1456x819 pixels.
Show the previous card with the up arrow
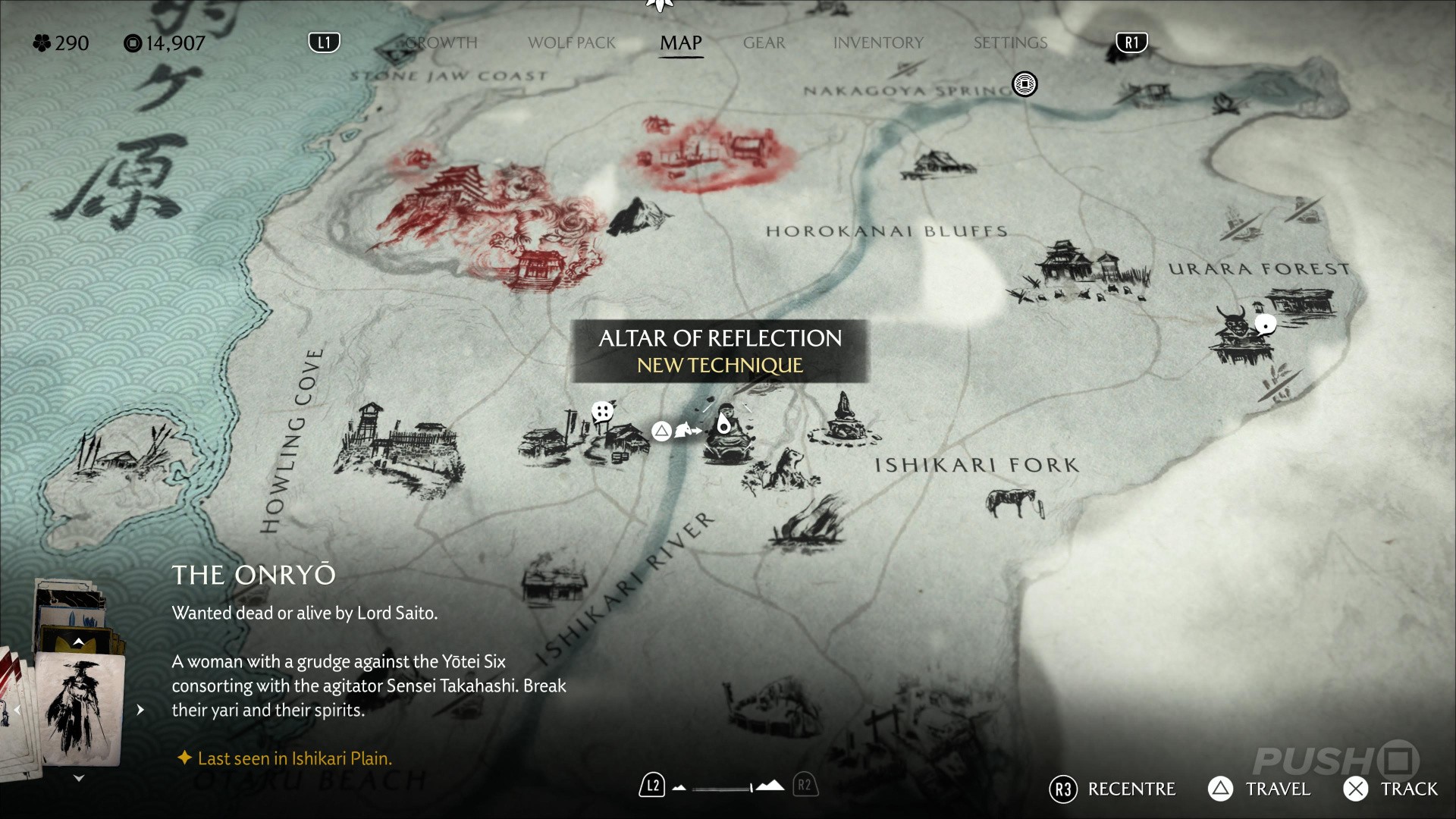[x=78, y=642]
